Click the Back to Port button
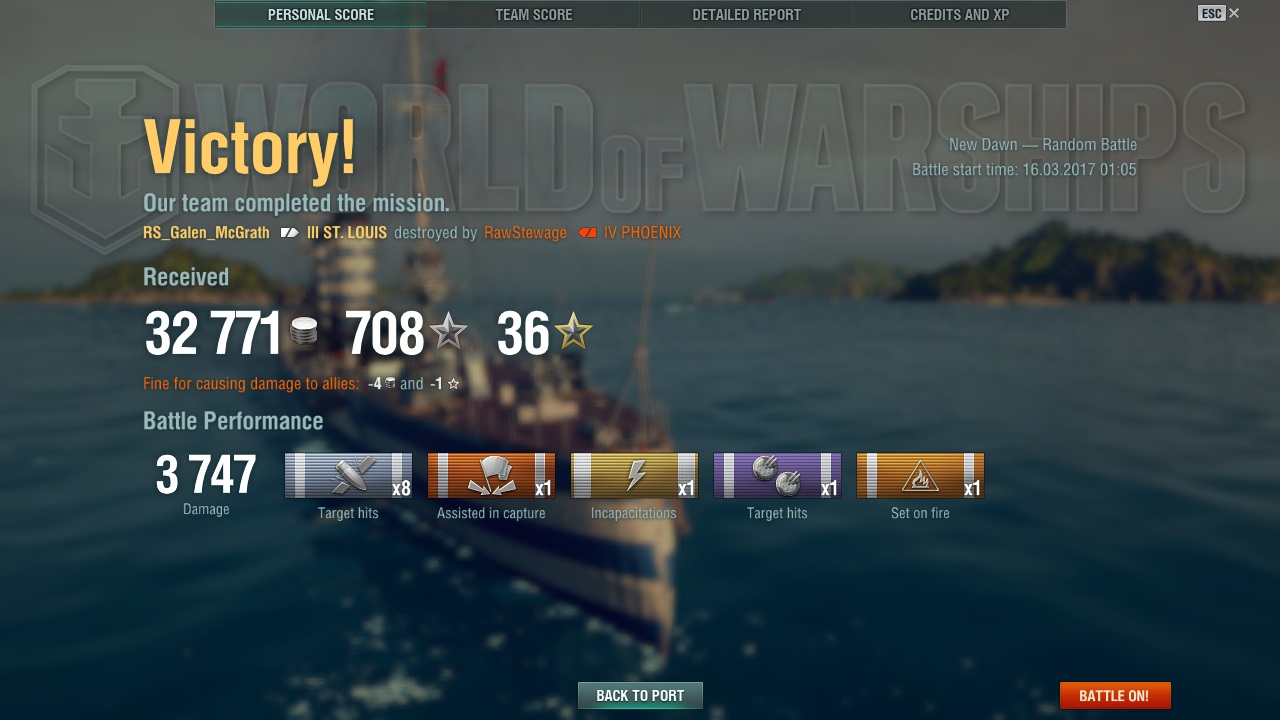1280x720 pixels. pos(640,696)
